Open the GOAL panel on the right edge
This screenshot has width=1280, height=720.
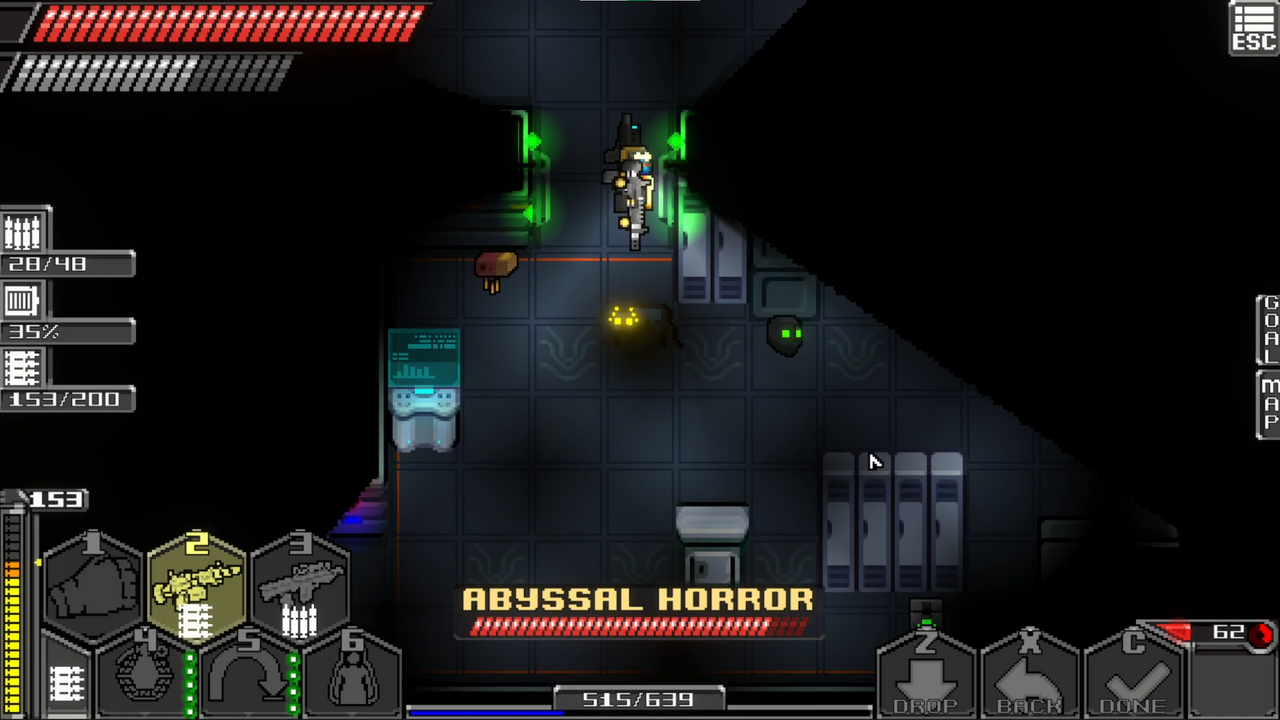pos(1267,330)
